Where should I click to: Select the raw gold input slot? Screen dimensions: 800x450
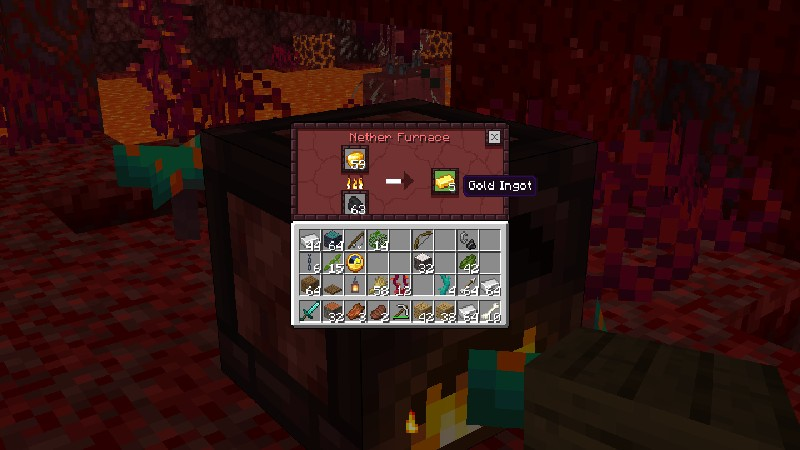click(355, 158)
